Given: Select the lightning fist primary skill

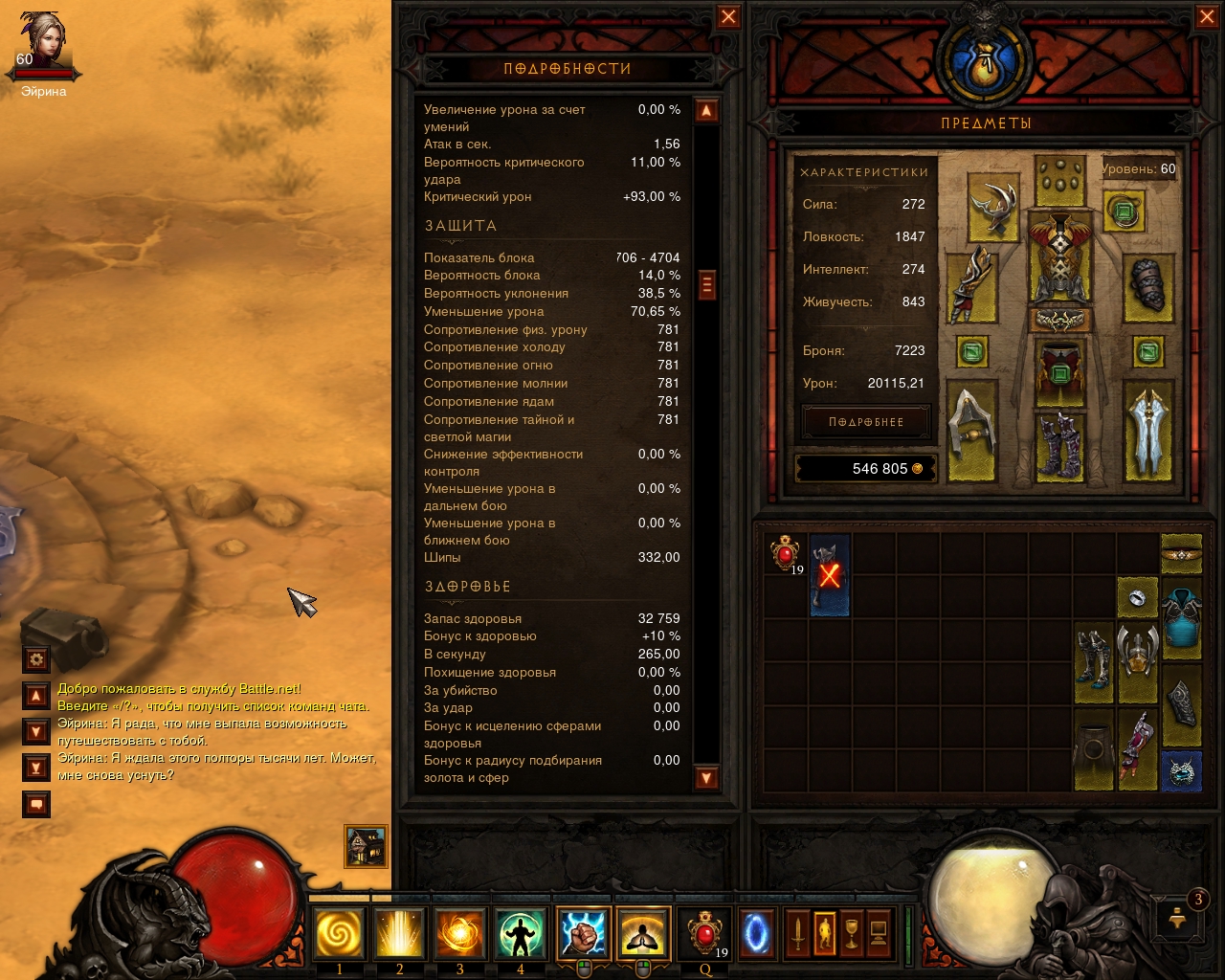Looking at the screenshot, I should click(583, 933).
